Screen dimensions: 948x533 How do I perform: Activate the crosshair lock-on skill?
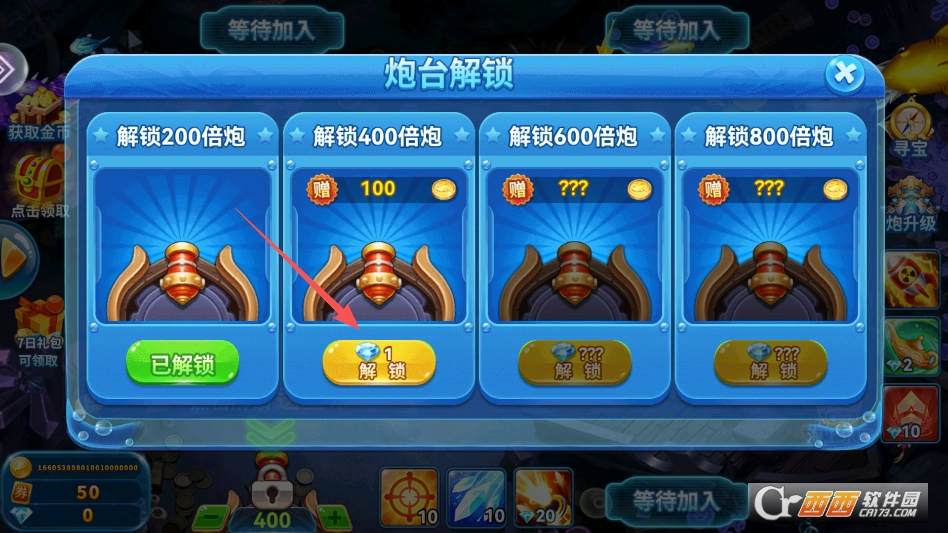(x=409, y=497)
